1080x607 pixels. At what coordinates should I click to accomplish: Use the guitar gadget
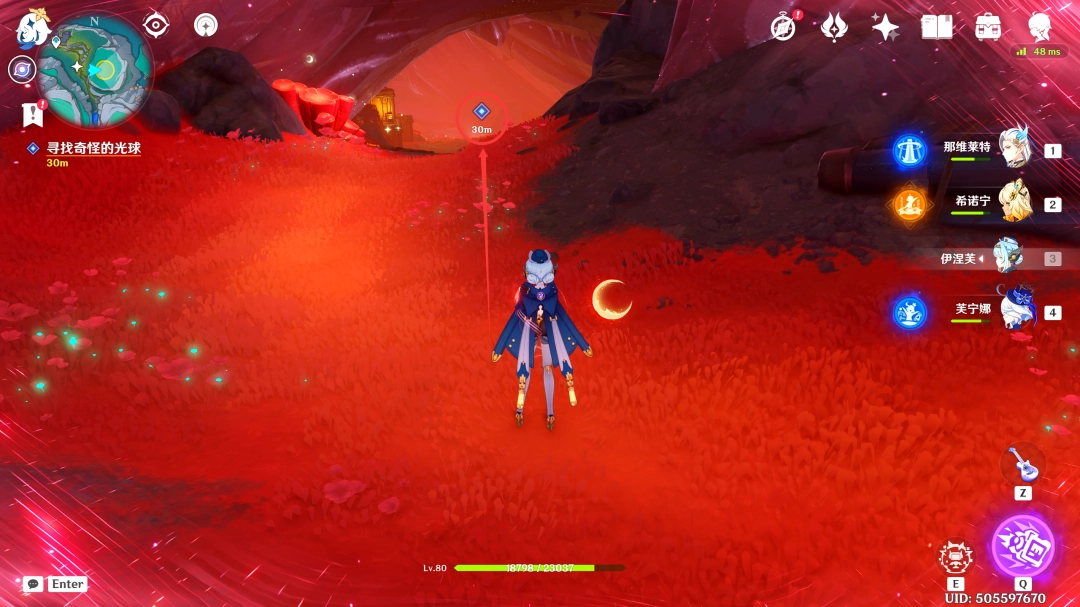tap(1022, 465)
